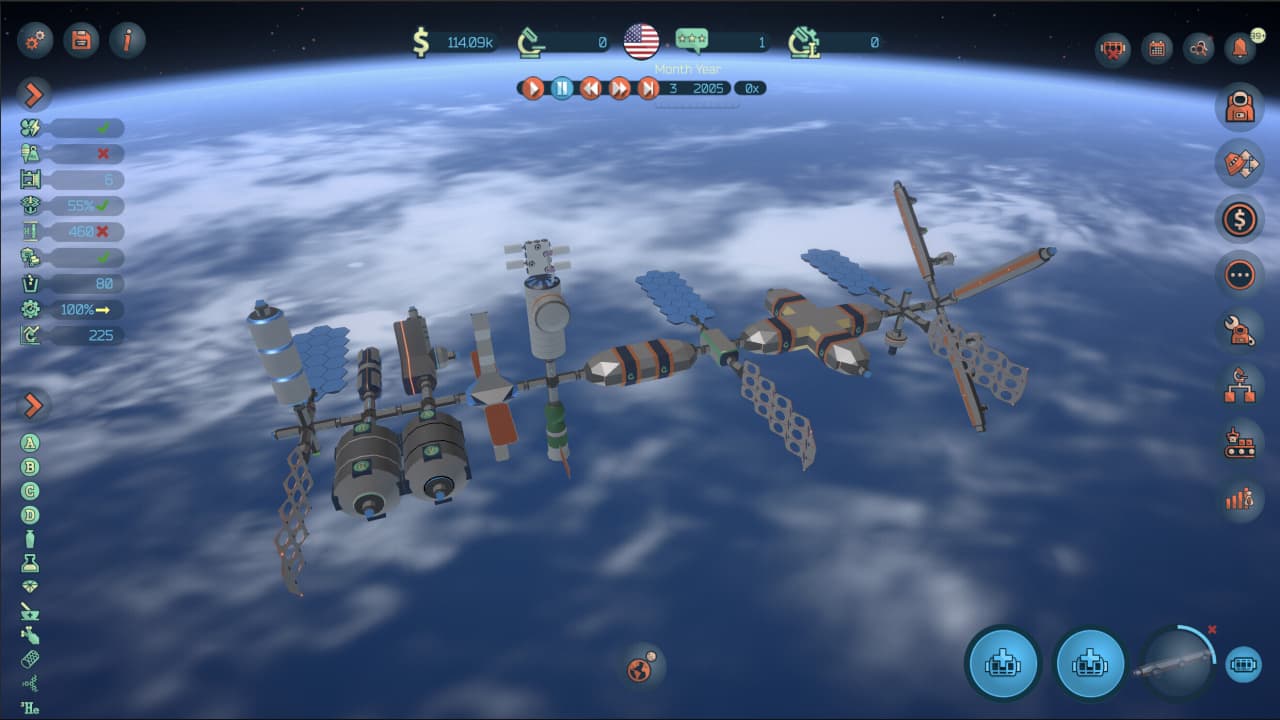
Task: Center view using the planet icon
Action: tap(641, 667)
